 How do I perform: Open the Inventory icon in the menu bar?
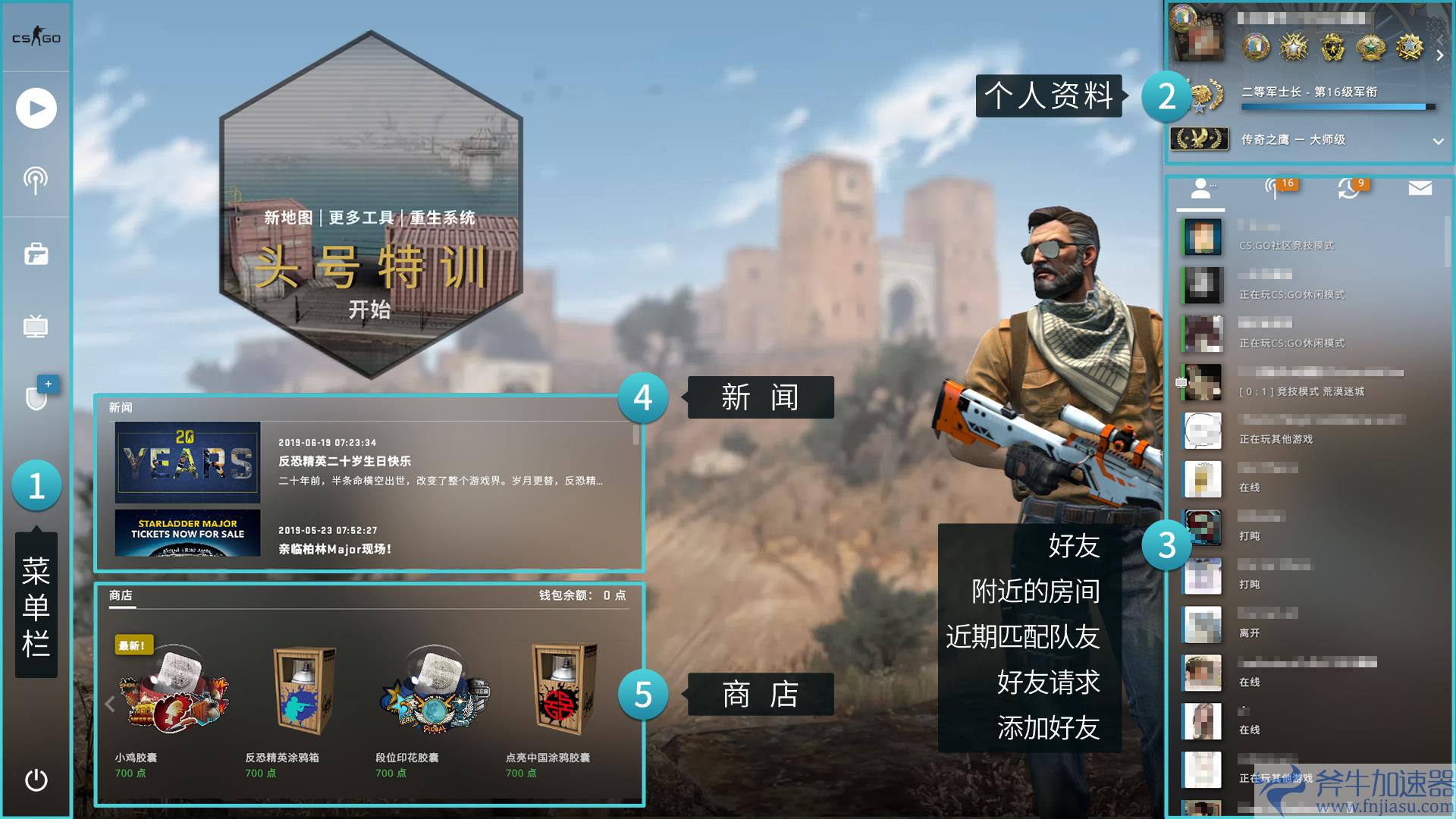[36, 254]
